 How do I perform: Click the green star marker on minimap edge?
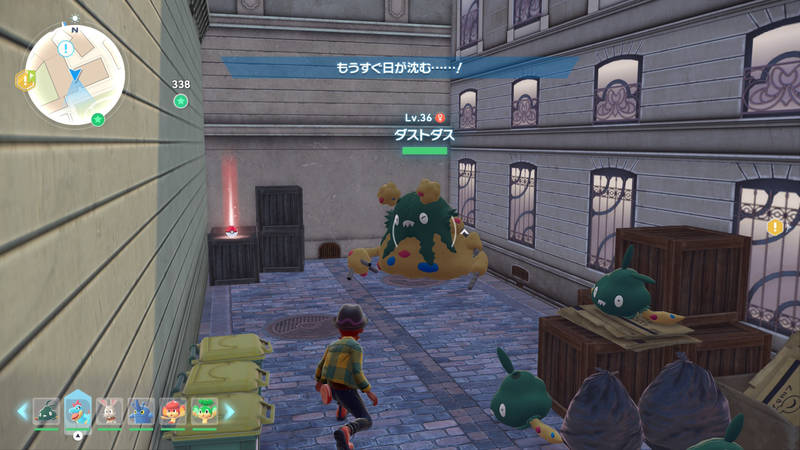click(98, 119)
